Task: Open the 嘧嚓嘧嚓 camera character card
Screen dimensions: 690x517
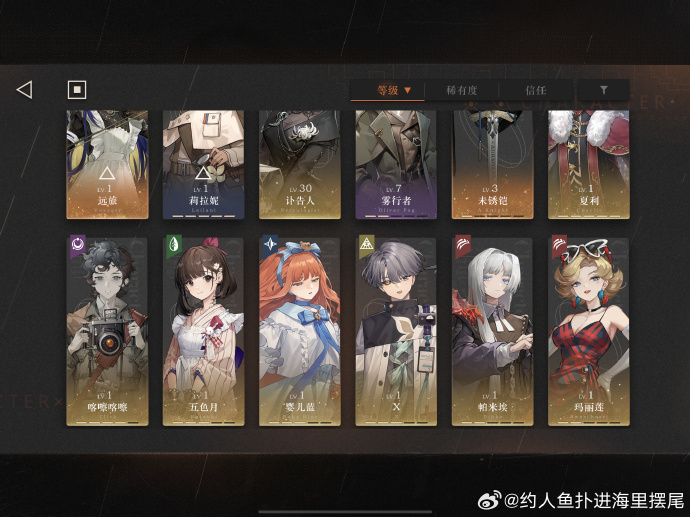Action: point(107,330)
